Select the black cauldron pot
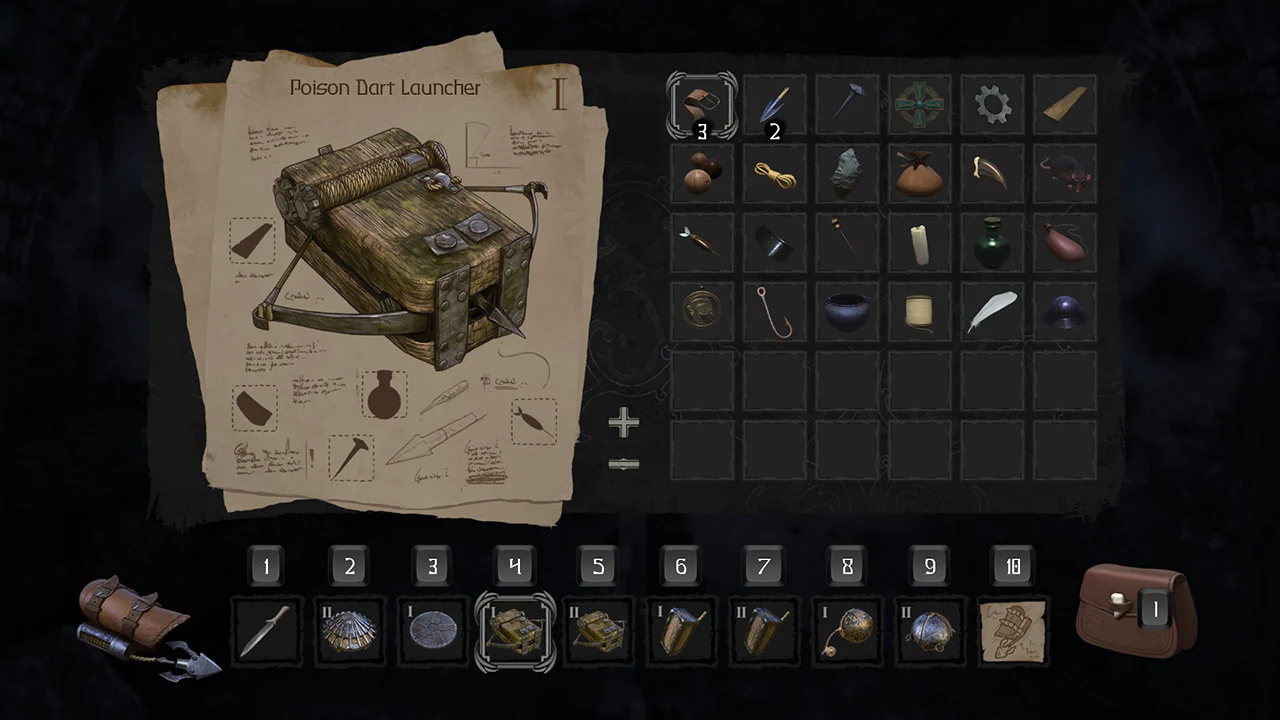 click(x=847, y=312)
